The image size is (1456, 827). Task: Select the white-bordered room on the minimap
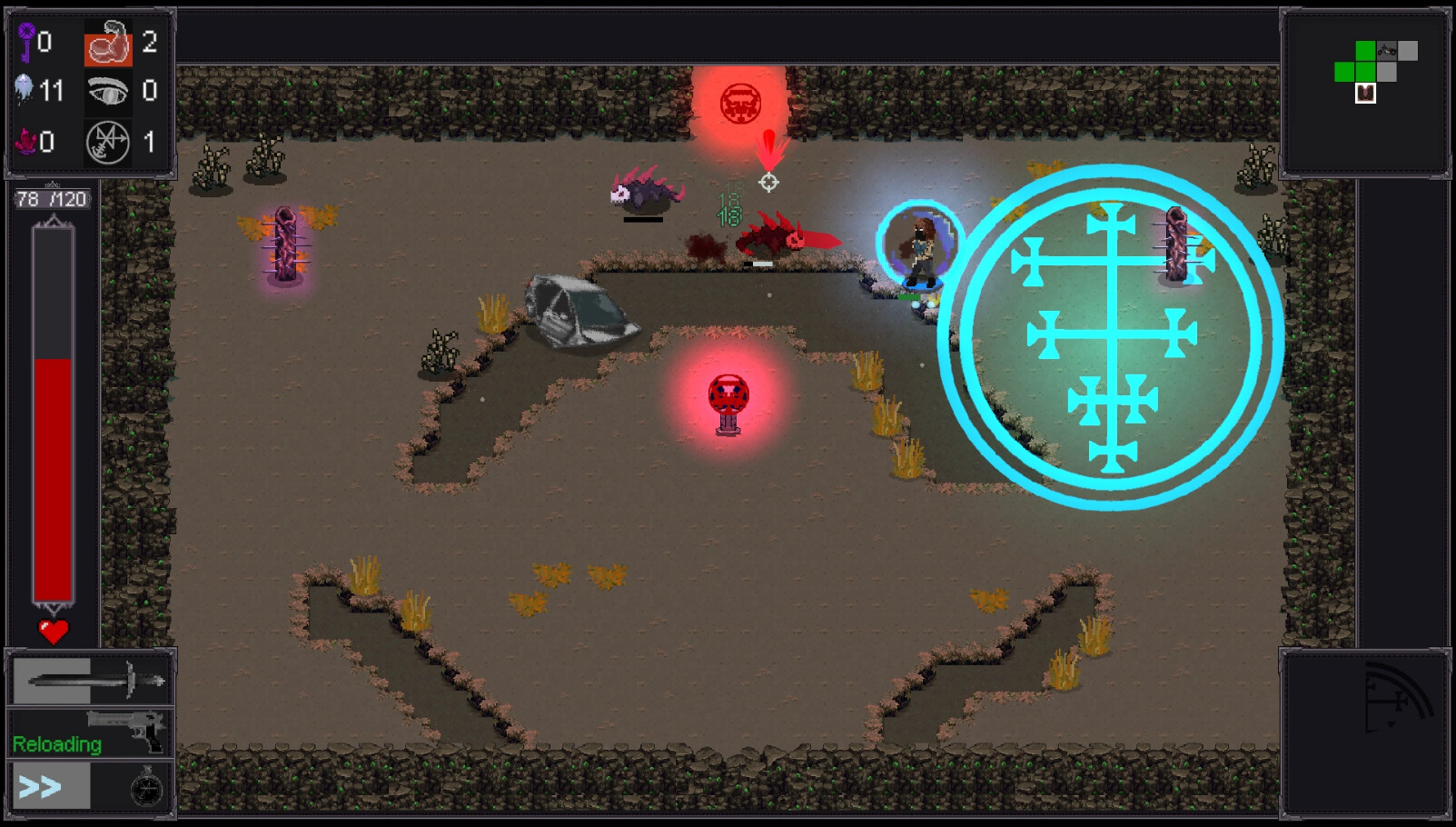[x=1365, y=93]
